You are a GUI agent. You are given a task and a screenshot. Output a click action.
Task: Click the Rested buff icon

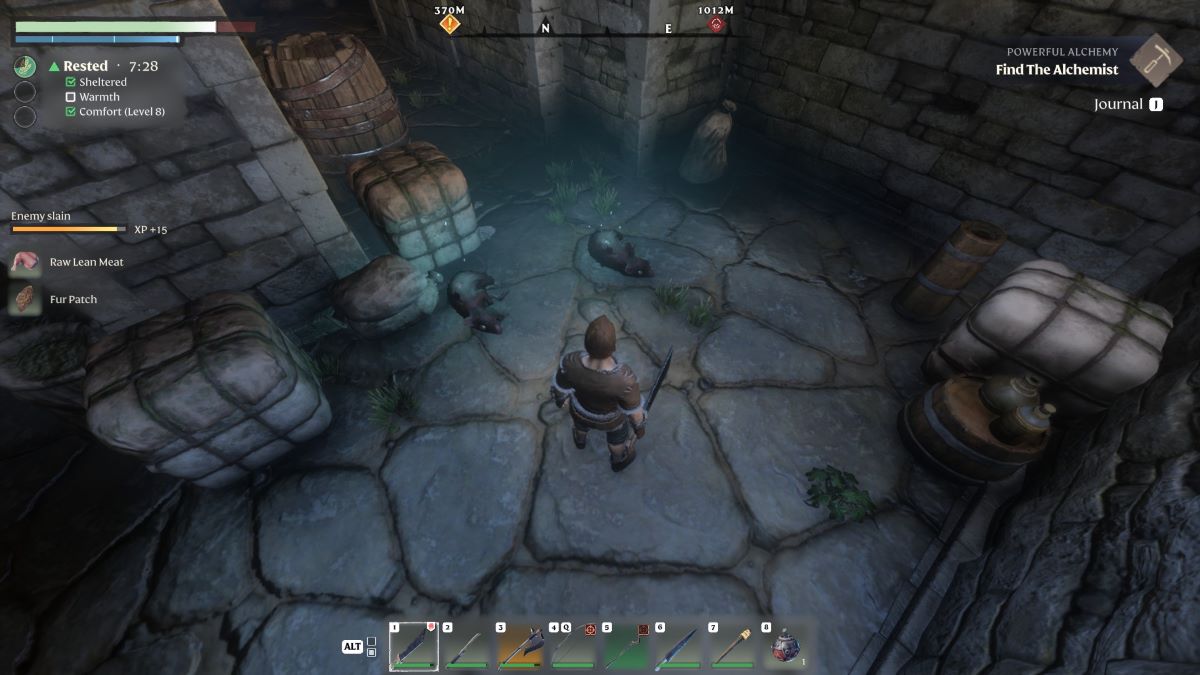[x=25, y=67]
